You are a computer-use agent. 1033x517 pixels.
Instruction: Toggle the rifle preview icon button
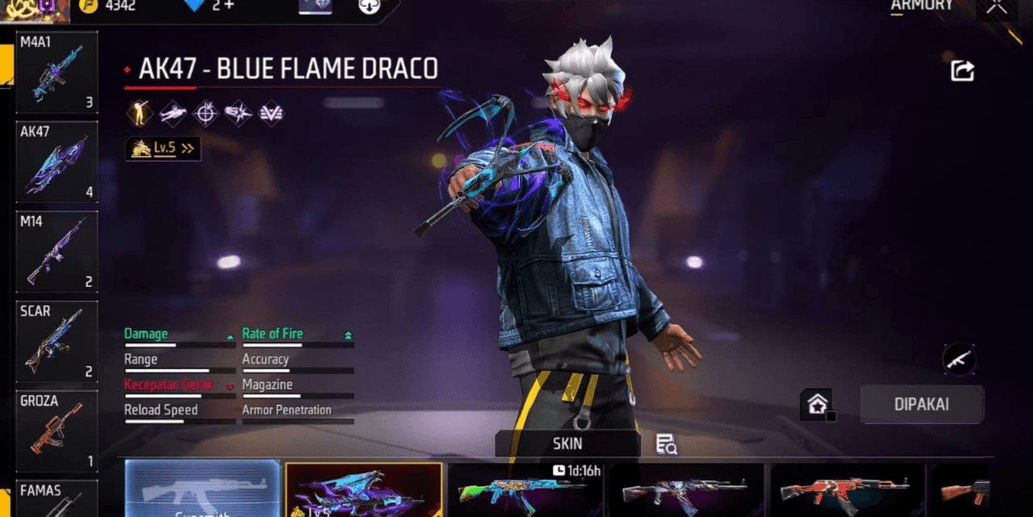click(x=958, y=359)
